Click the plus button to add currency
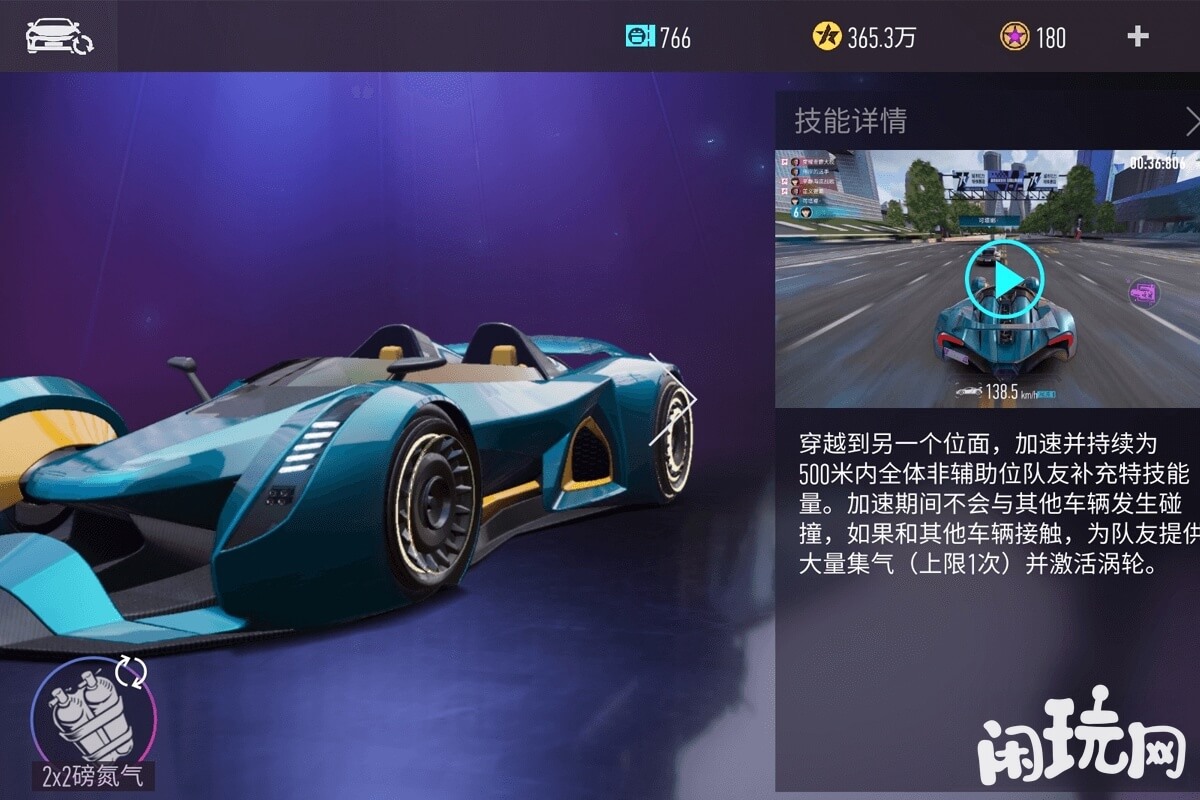 1138,37
